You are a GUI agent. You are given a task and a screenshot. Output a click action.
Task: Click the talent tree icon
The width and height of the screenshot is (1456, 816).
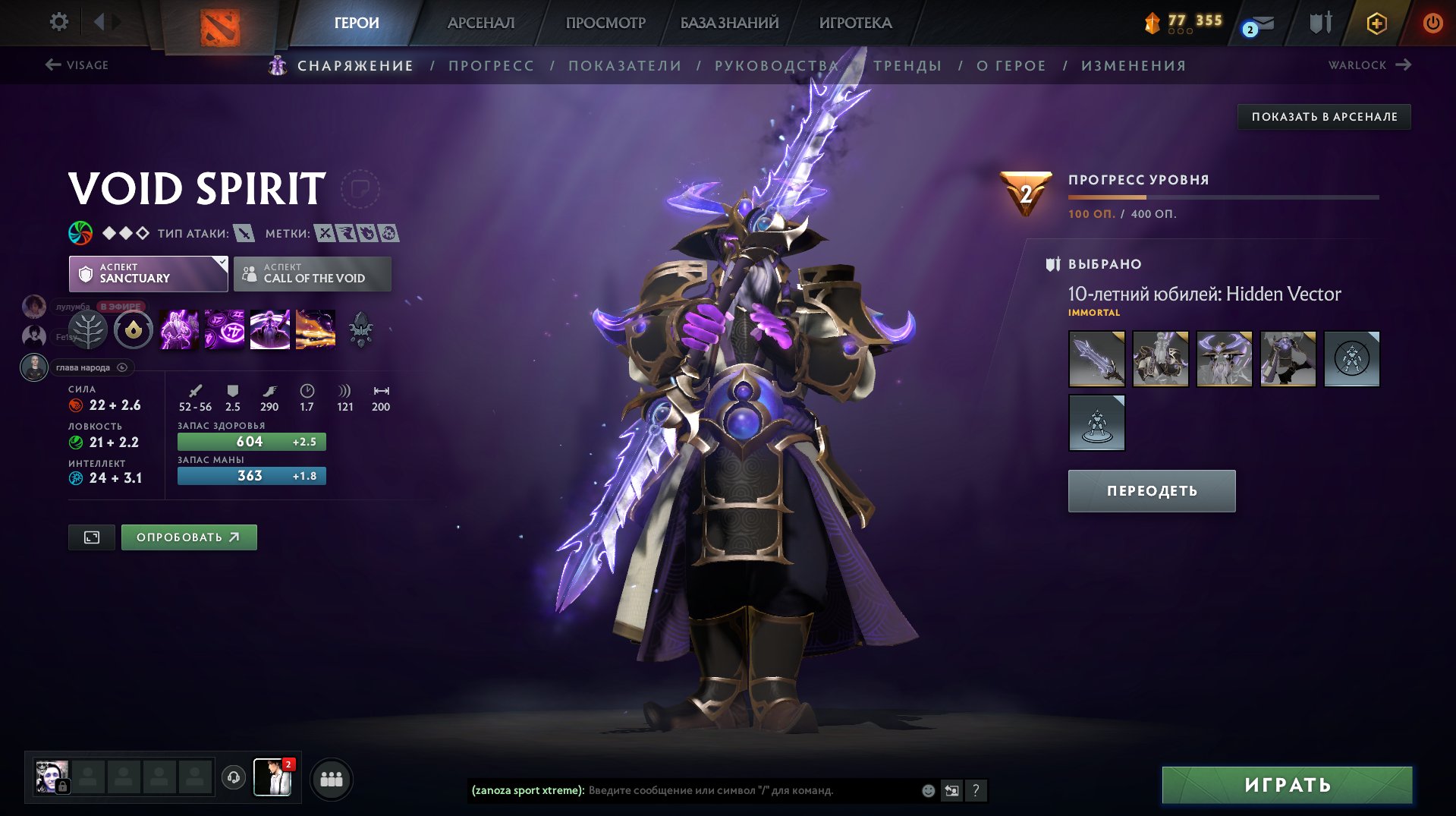[87, 329]
